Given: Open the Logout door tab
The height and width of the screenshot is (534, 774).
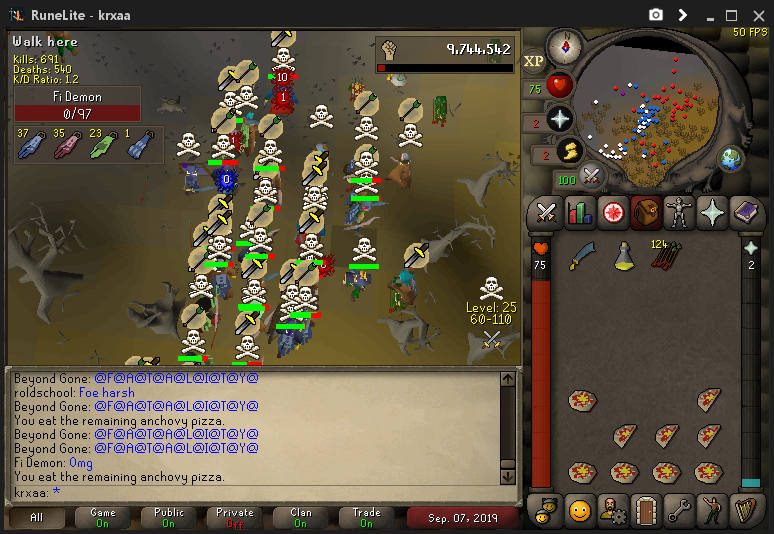Looking at the screenshot, I should [645, 510].
